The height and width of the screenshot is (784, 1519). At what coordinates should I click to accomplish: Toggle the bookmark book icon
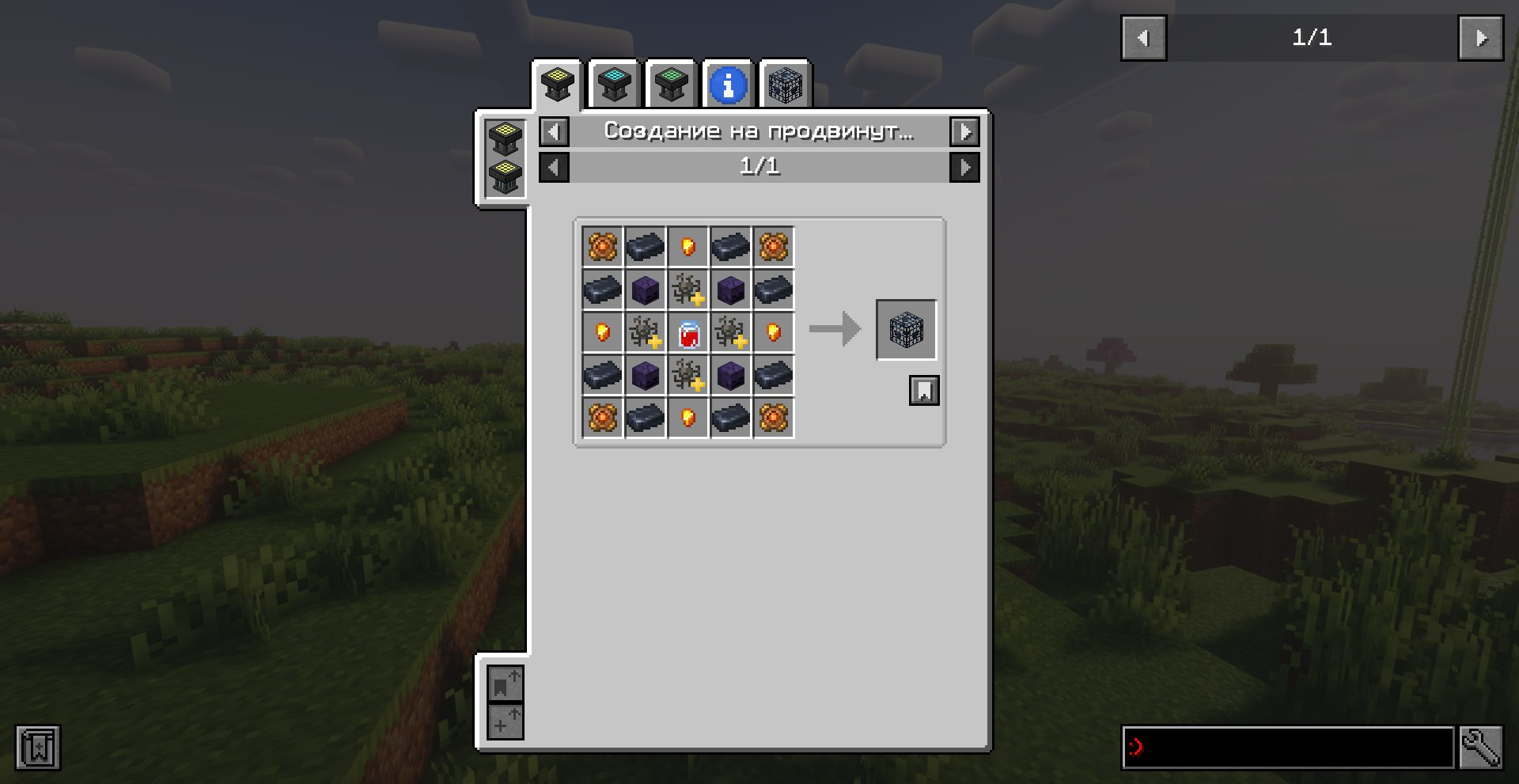pos(38,748)
